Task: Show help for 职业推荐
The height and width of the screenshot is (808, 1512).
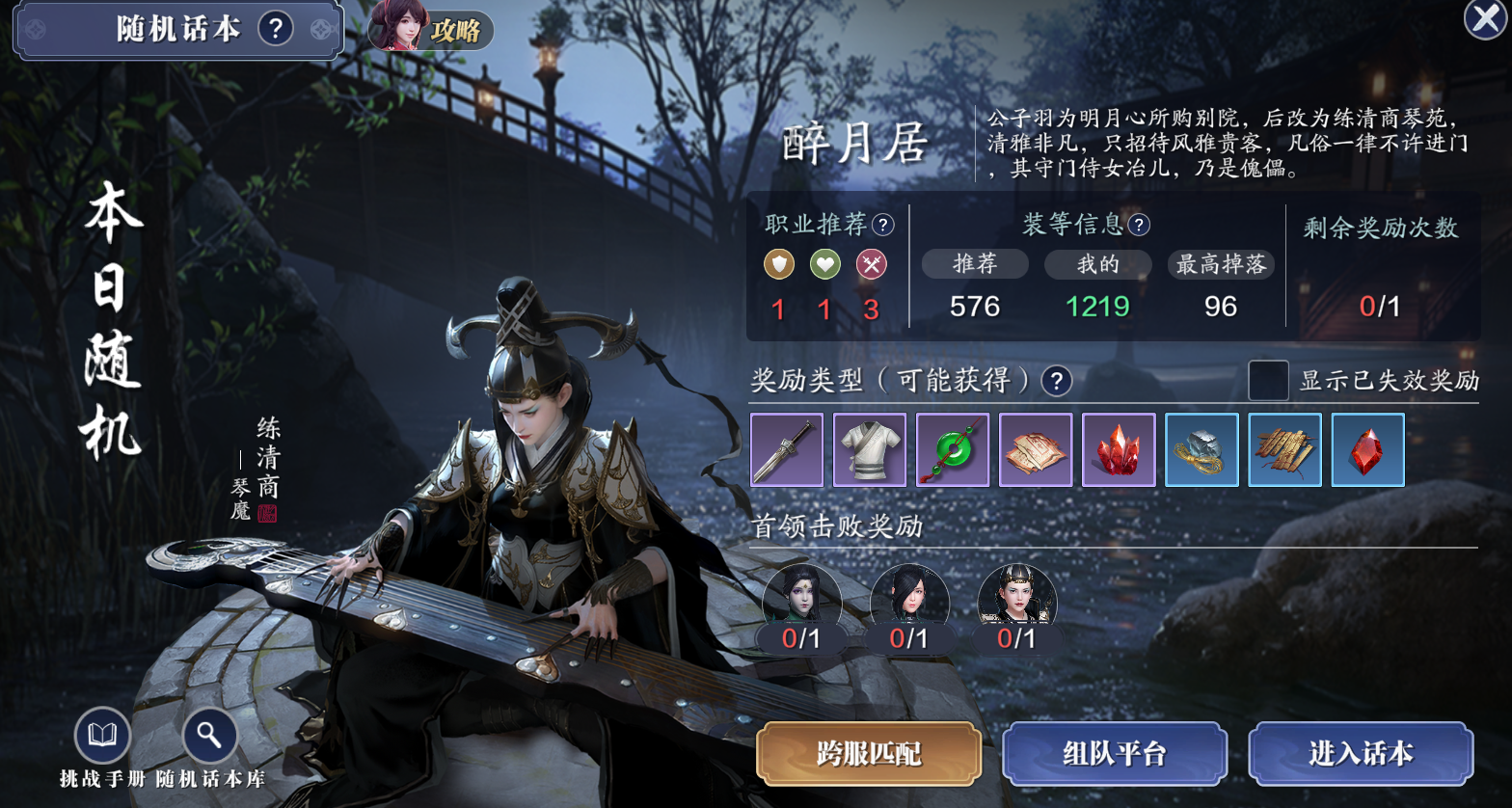Action: click(882, 226)
